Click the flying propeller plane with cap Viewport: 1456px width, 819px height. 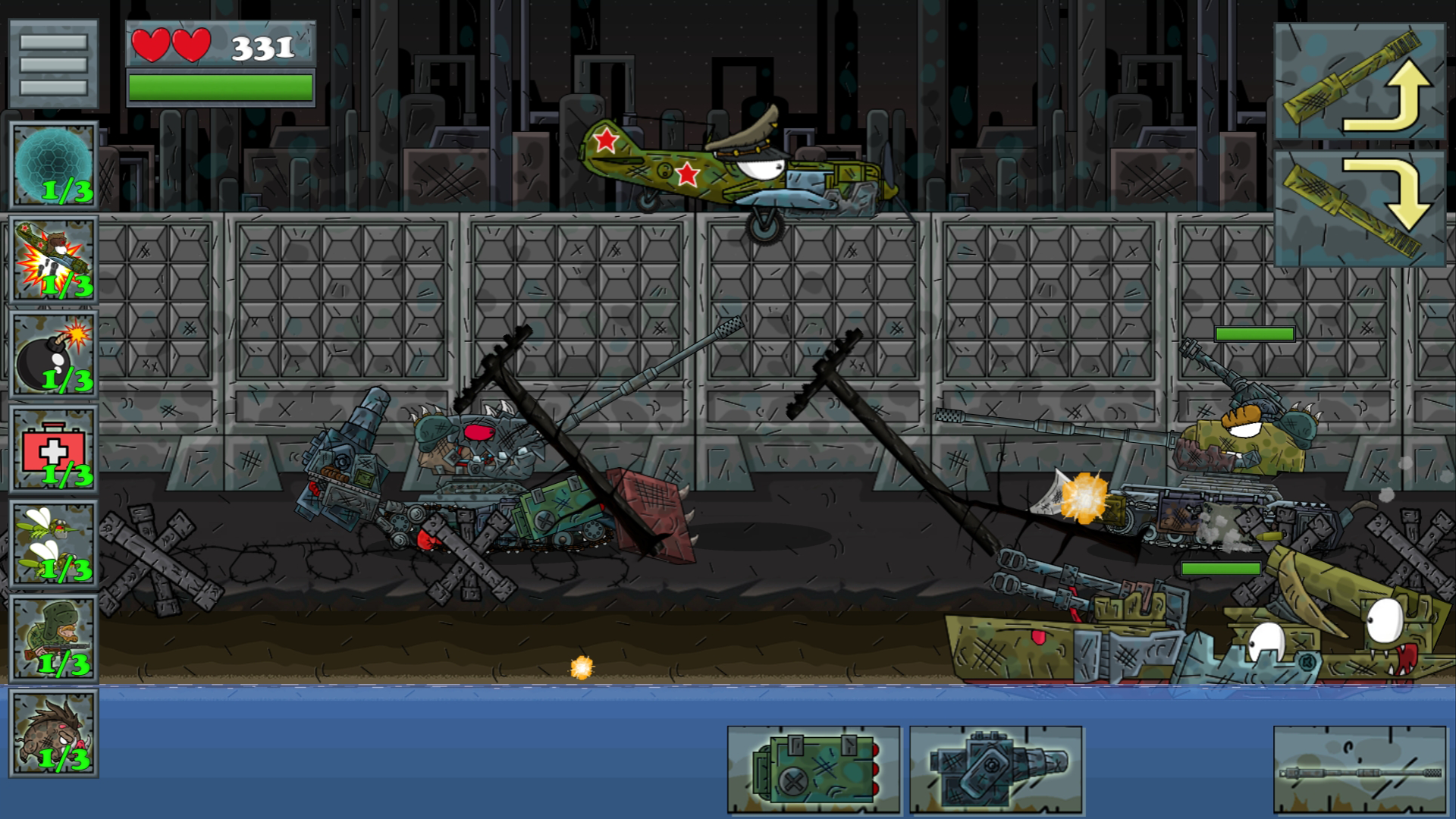728,167
